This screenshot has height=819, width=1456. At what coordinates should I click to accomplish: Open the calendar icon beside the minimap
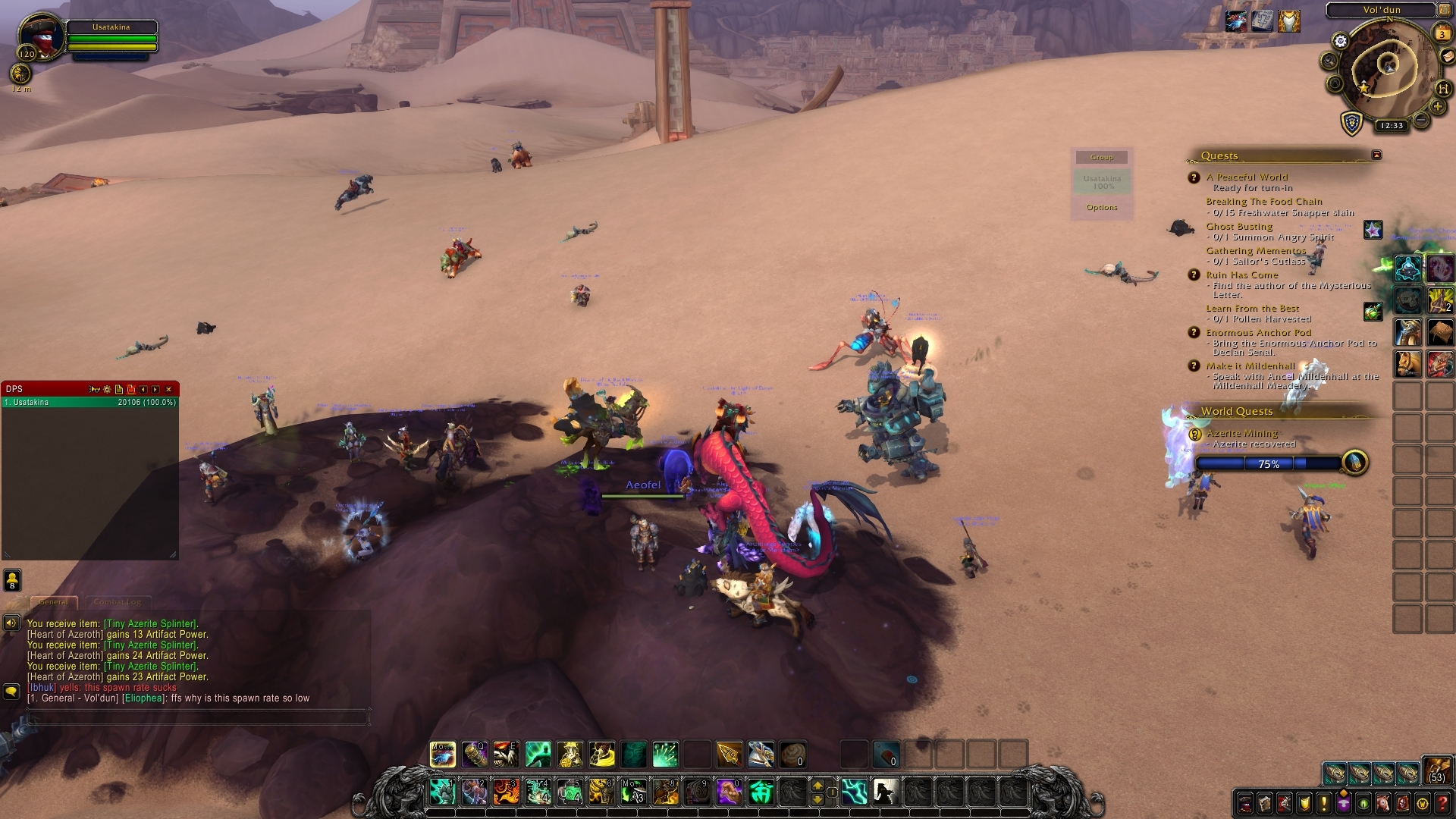(1441, 32)
